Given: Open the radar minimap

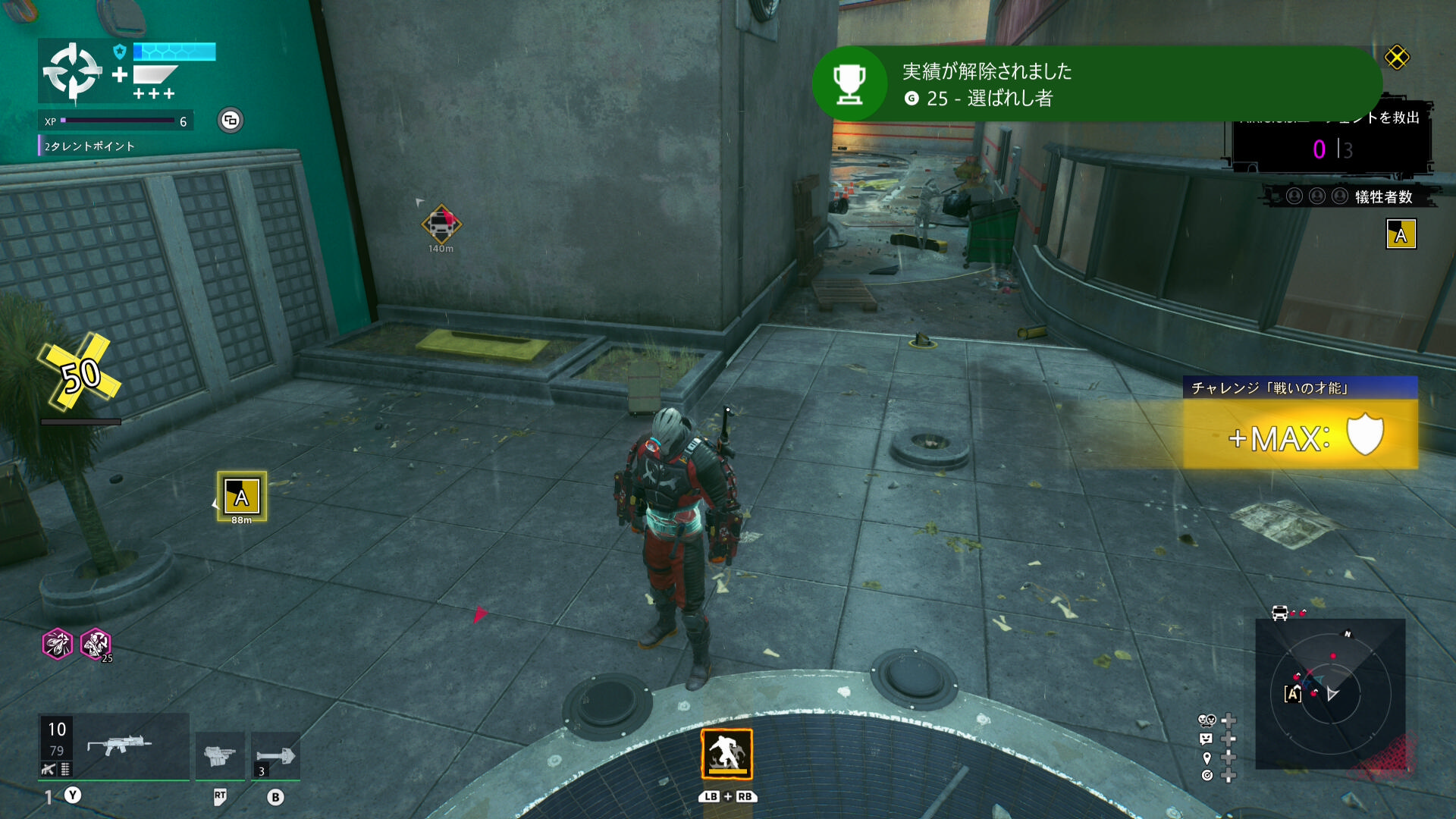Looking at the screenshot, I should click(1330, 693).
